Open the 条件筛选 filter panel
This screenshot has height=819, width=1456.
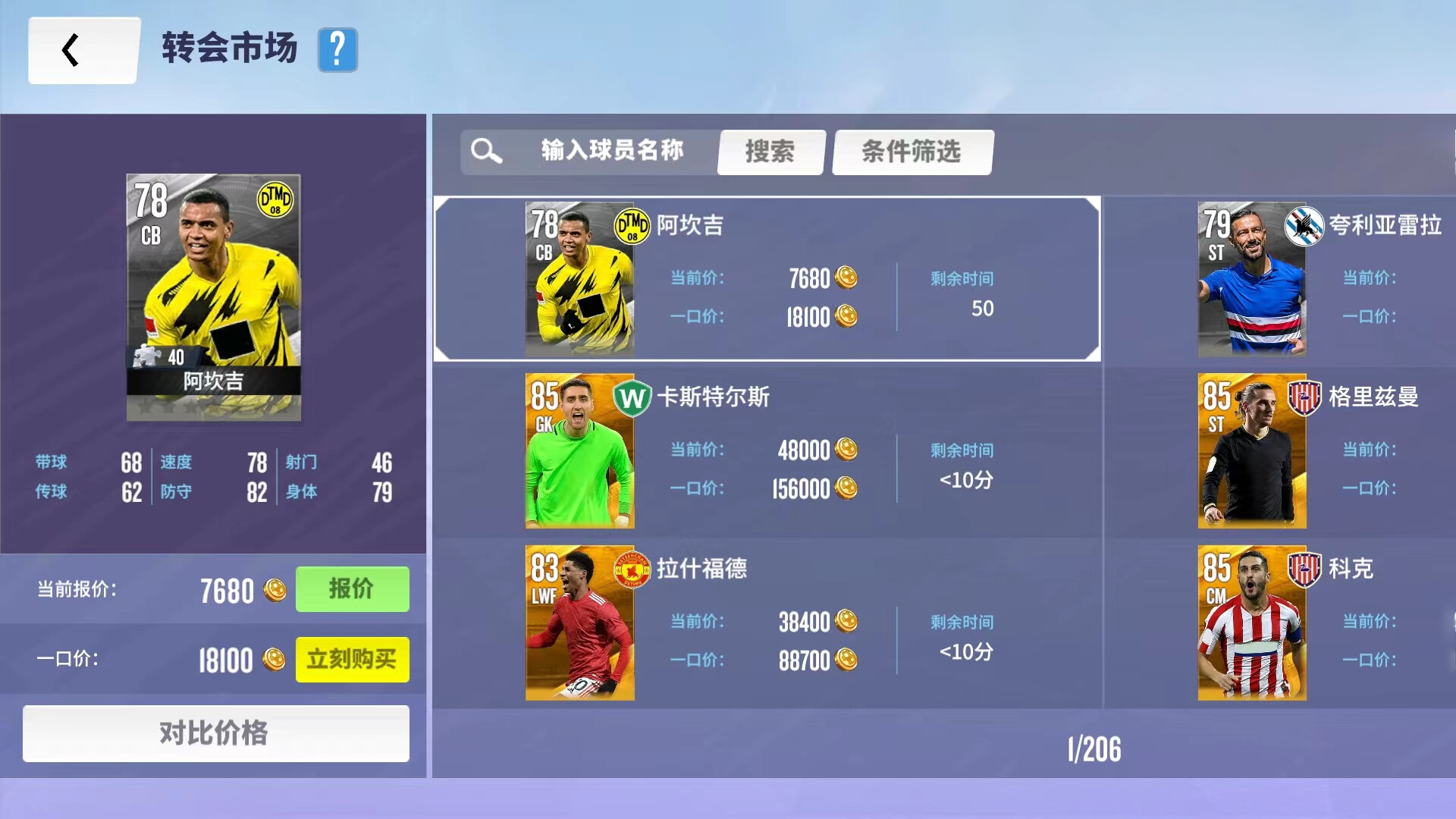click(x=912, y=152)
